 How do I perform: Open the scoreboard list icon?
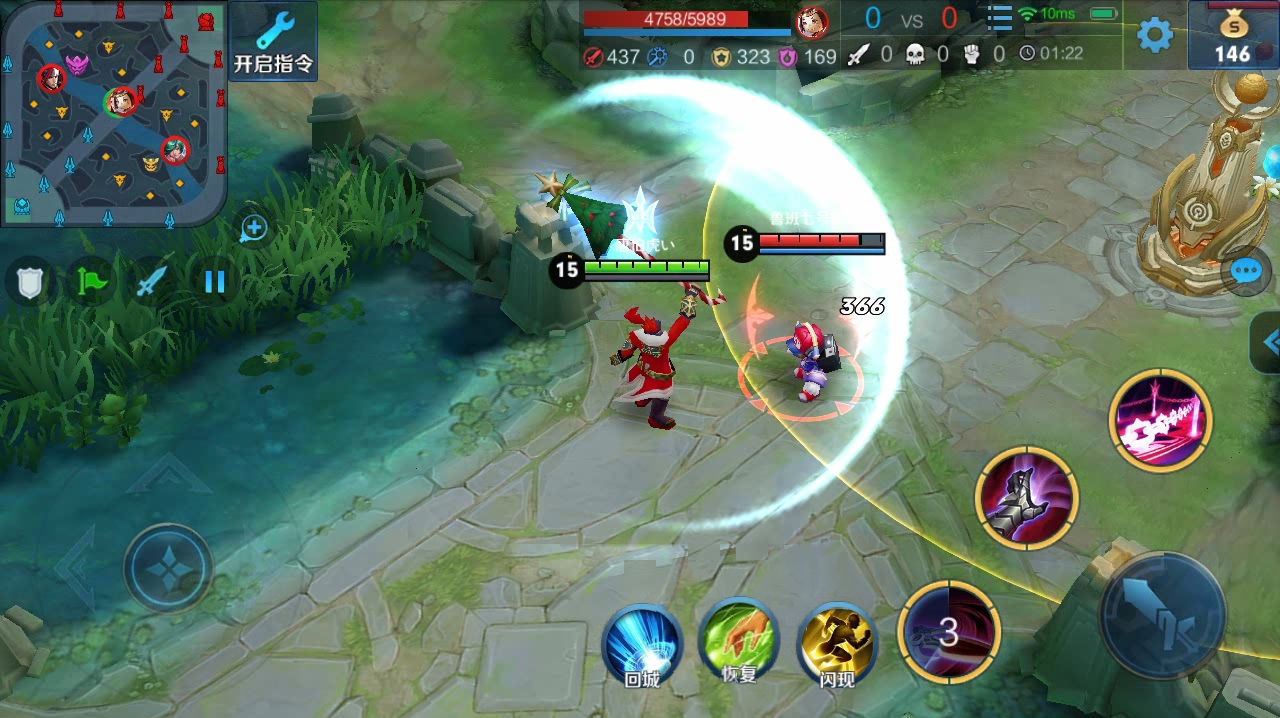pyautogui.click(x=999, y=19)
